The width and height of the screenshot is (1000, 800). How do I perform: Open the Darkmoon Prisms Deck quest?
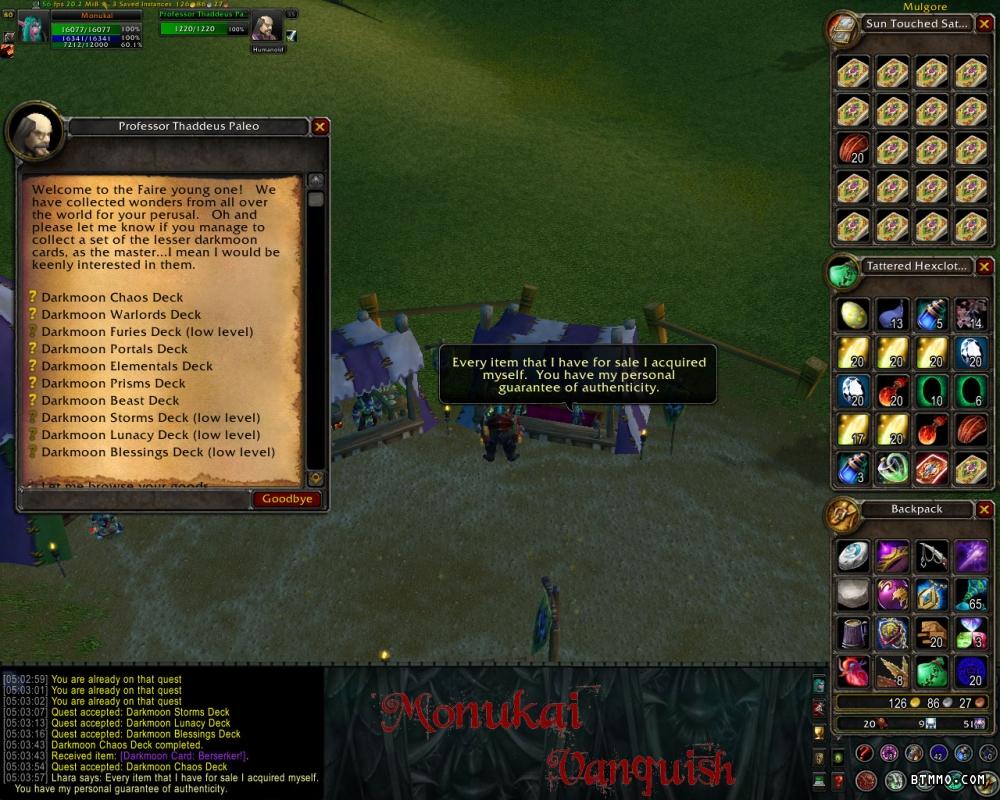[113, 383]
